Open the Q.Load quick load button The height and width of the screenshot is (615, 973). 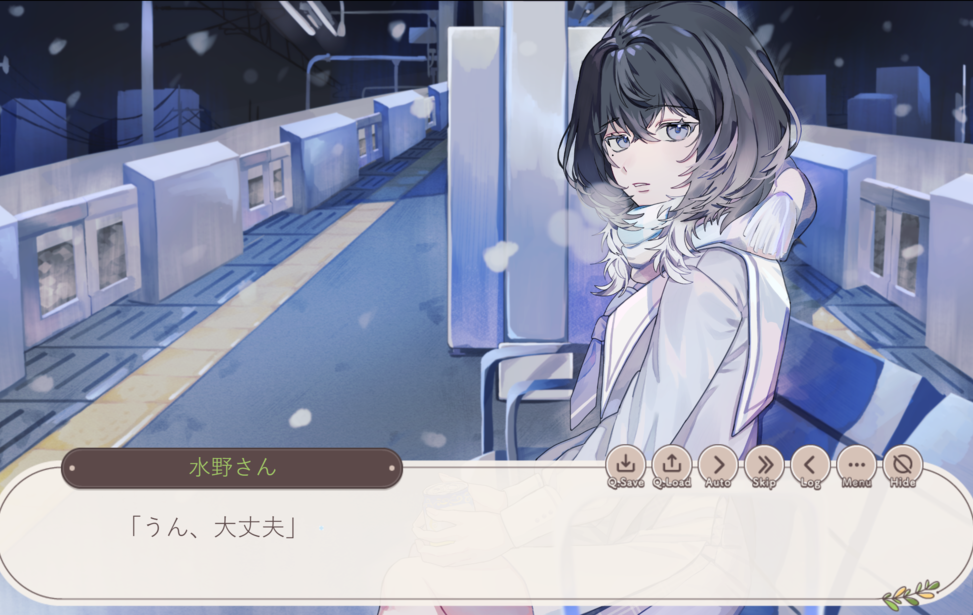pos(672,465)
